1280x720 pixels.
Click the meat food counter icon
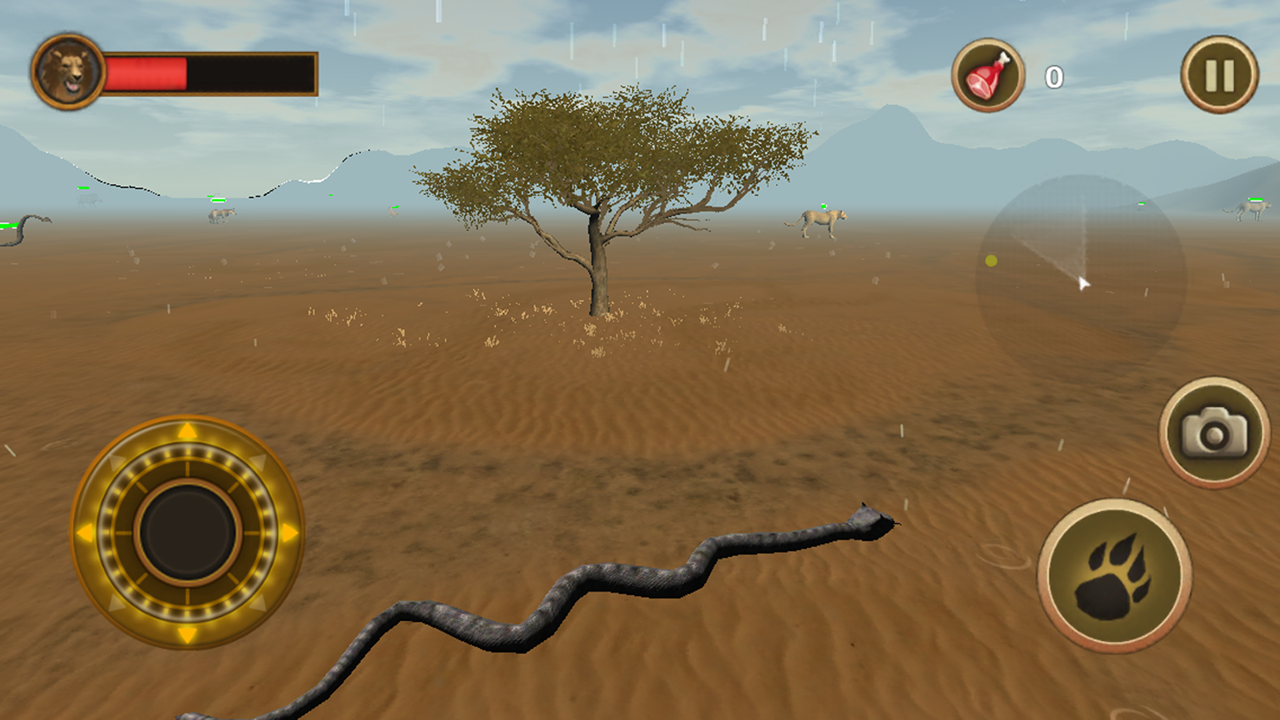pyautogui.click(x=988, y=74)
